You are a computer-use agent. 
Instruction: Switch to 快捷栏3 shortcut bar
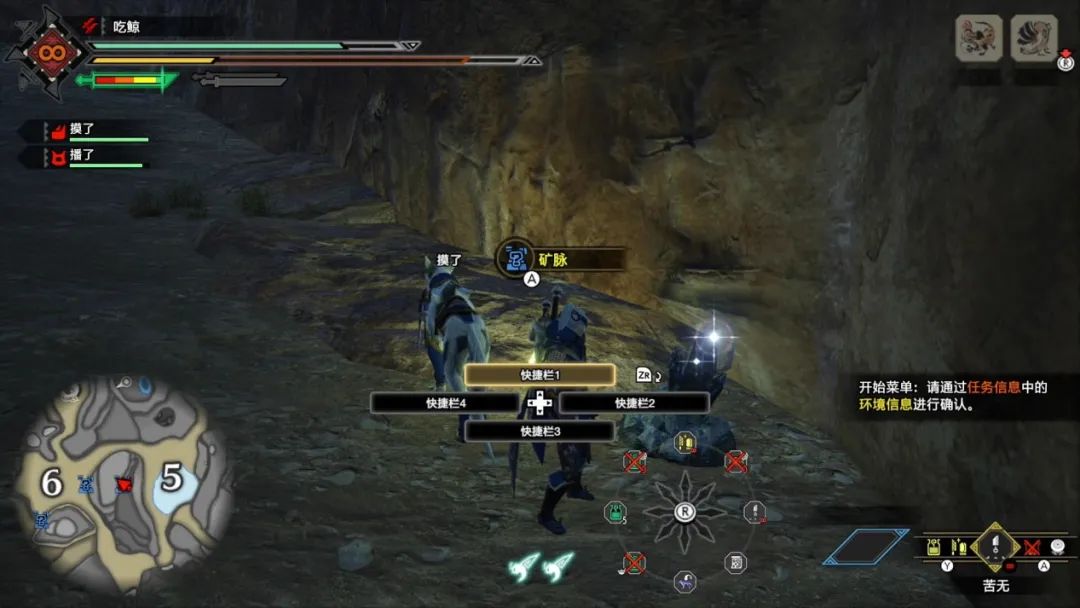(x=539, y=431)
